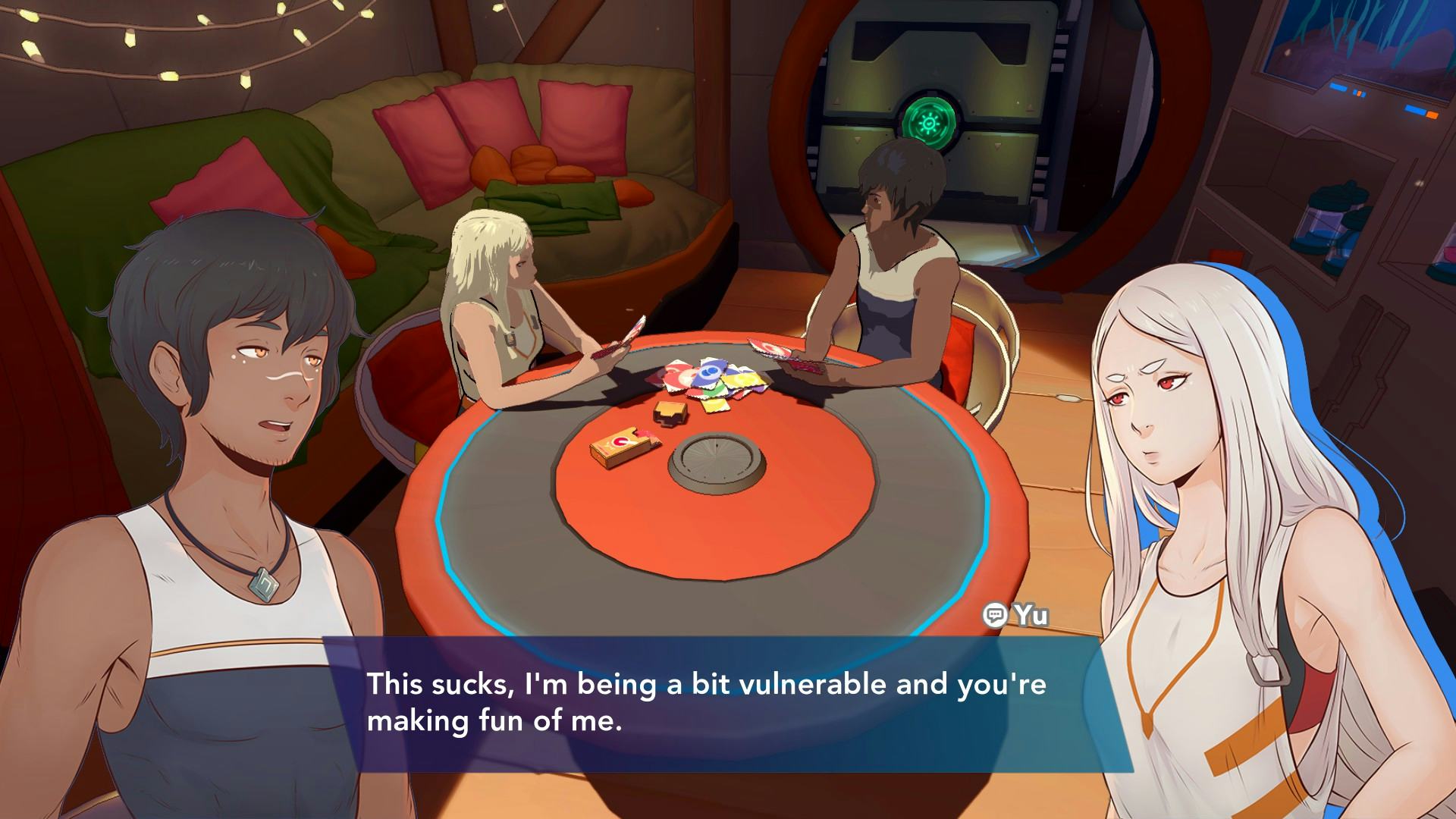Click the purple card near the pile edge

759,389
